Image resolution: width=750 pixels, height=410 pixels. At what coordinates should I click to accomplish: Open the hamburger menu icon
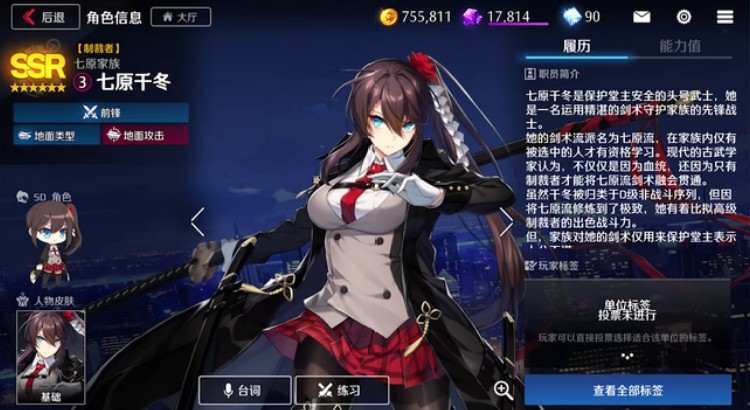click(725, 16)
